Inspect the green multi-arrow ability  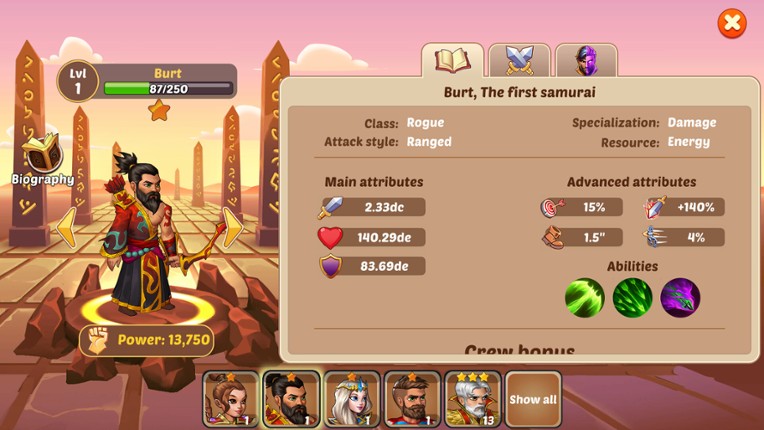[633, 298]
